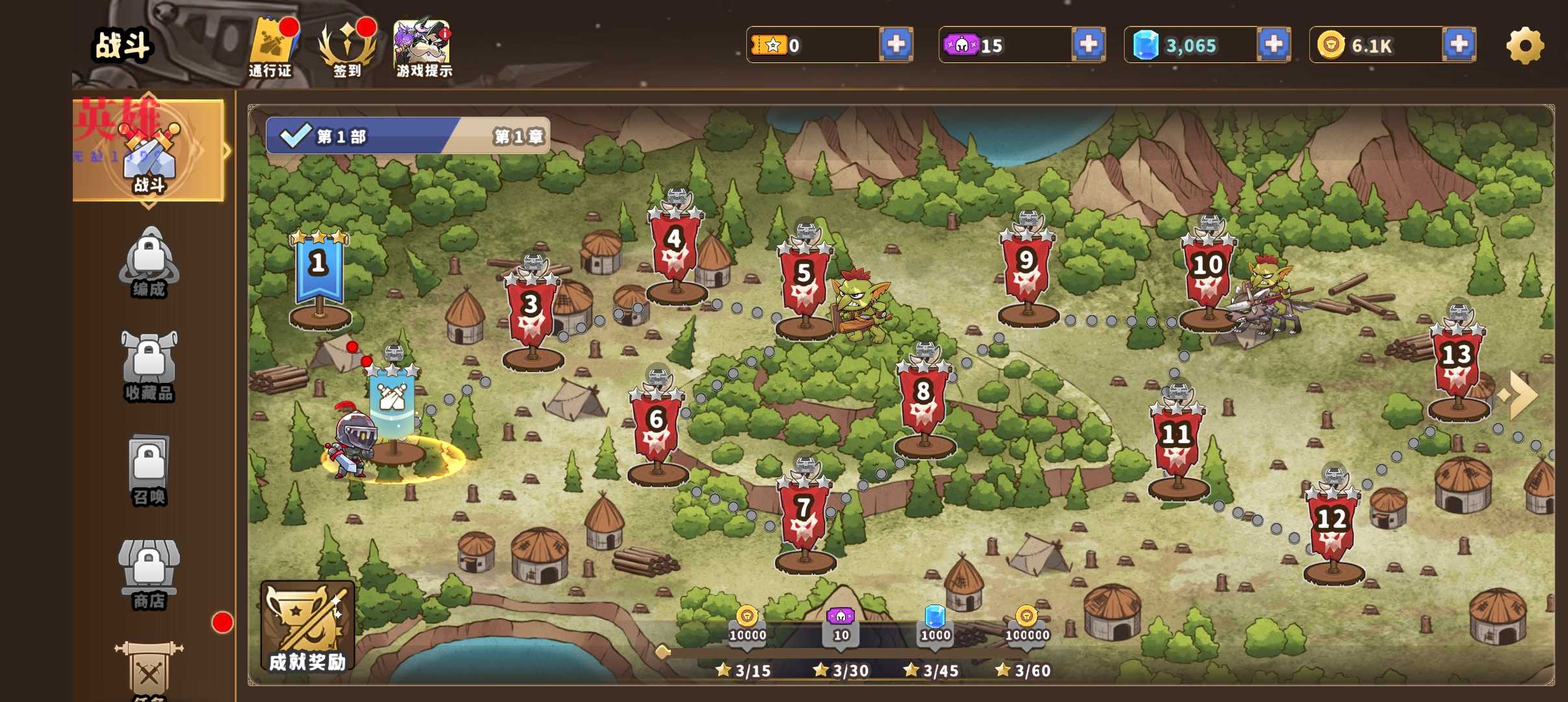Open the 第1部 chapter selector
This screenshot has height=702, width=1568.
pyautogui.click(x=408, y=136)
